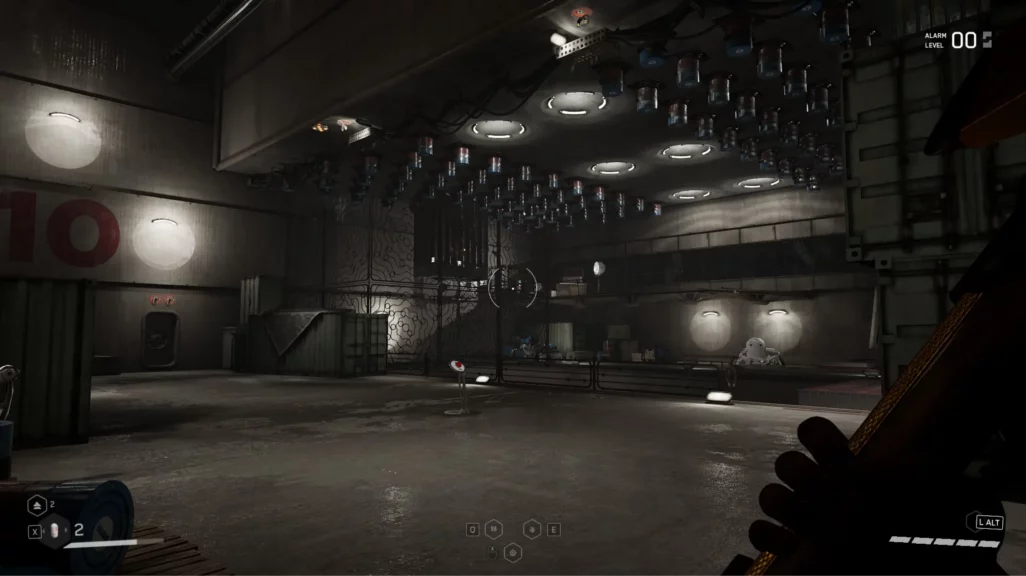Trigger the hexagon ability beside the mouse glyph
This screenshot has width=1026, height=576.
coord(513,550)
